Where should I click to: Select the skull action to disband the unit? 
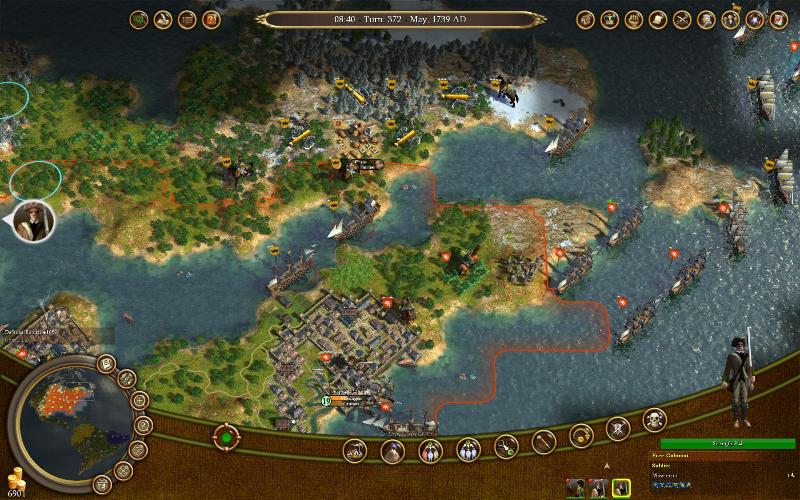click(x=655, y=417)
